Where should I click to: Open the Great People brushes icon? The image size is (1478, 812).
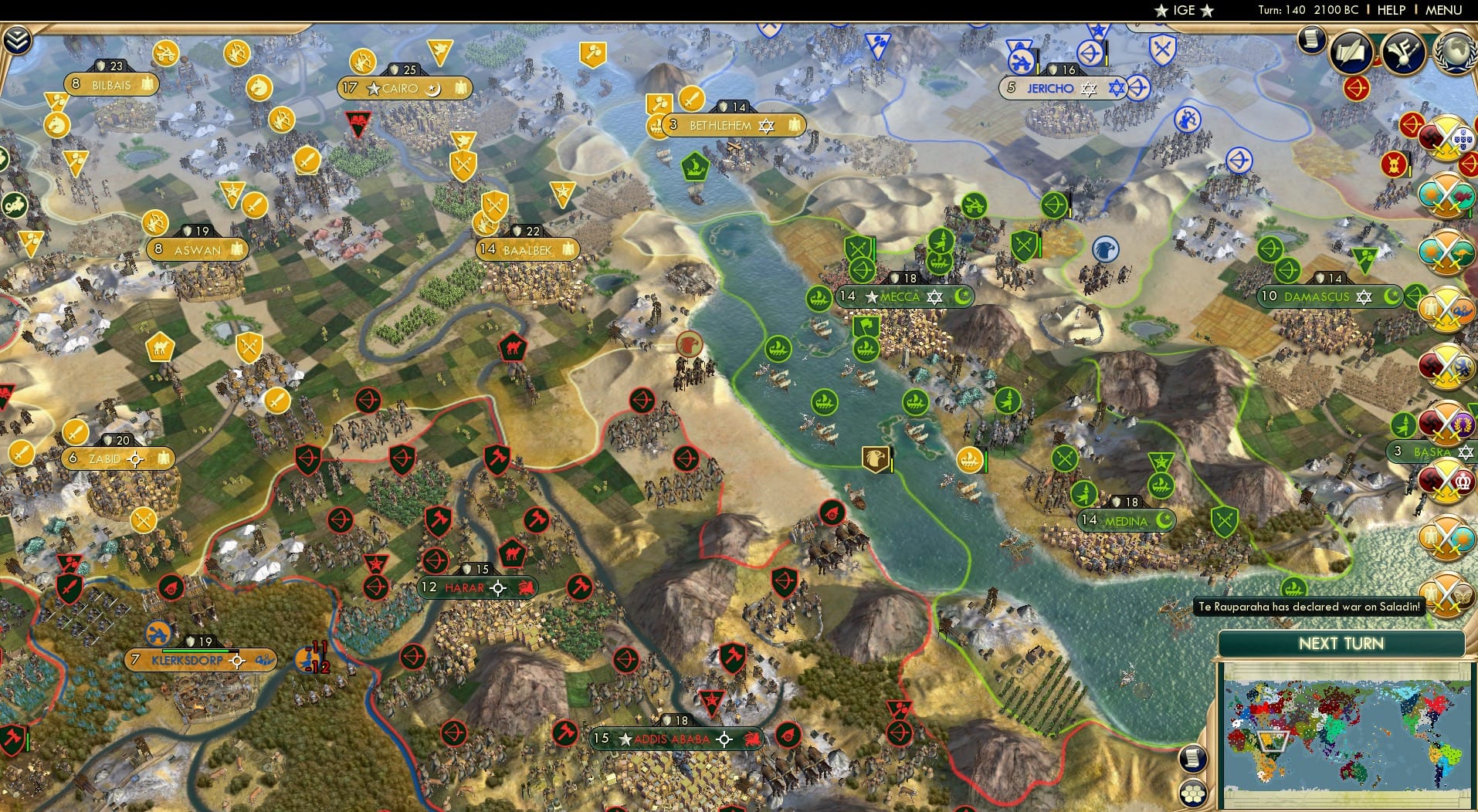1404,51
